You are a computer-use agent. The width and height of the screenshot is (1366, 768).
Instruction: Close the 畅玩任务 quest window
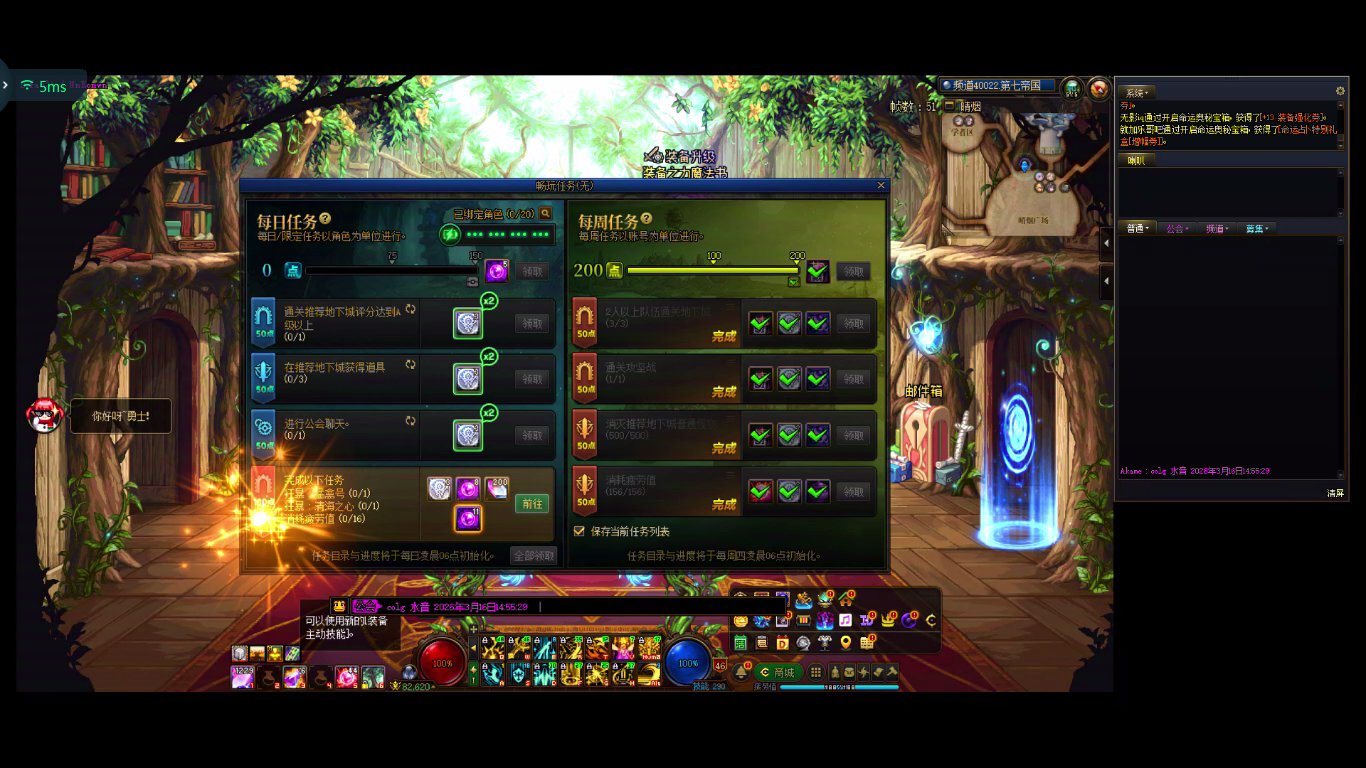[x=881, y=185]
